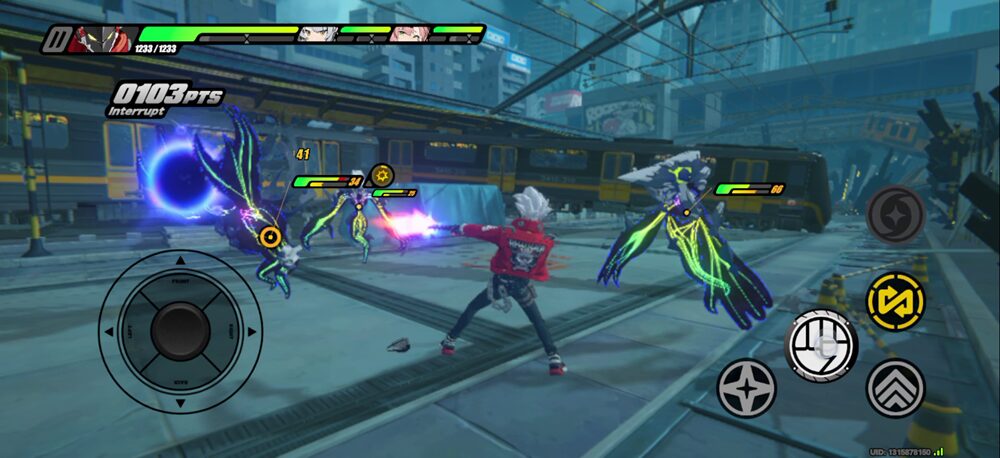Tap the fist basic attack button
Viewport: 1000px width, 458px height.
pos(821,344)
